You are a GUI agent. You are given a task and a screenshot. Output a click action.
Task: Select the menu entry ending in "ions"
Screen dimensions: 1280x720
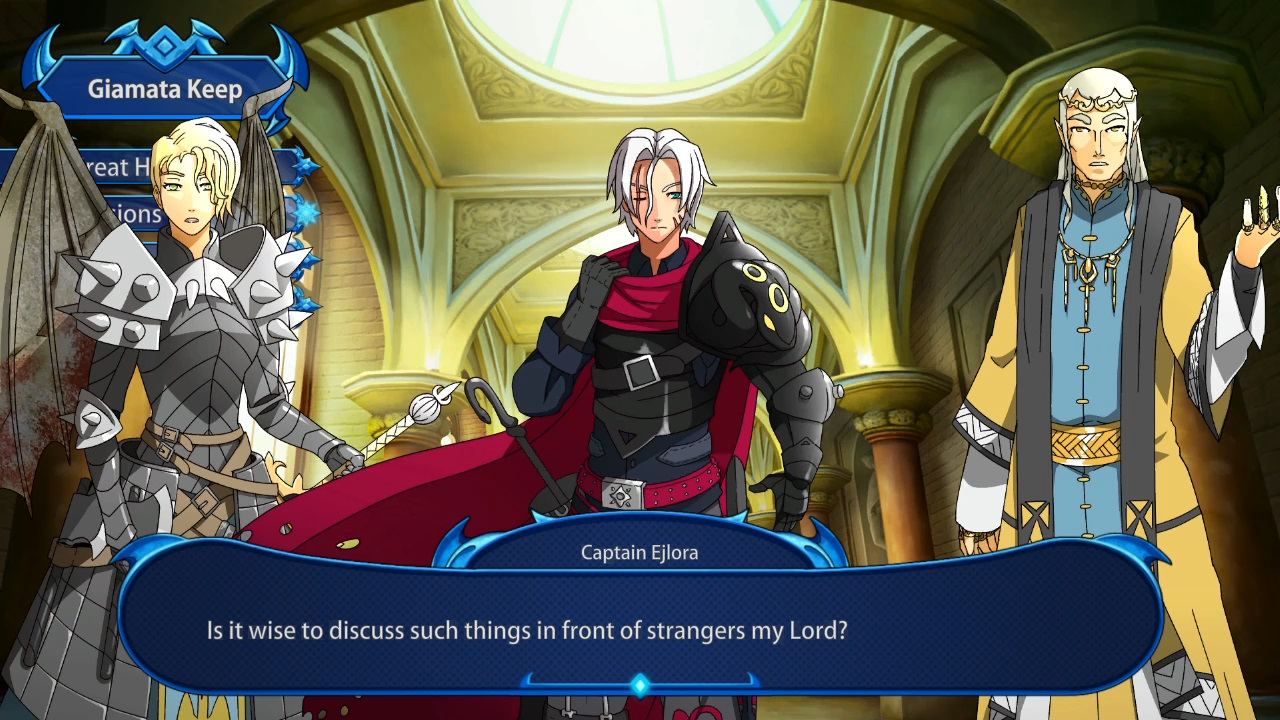point(132,214)
